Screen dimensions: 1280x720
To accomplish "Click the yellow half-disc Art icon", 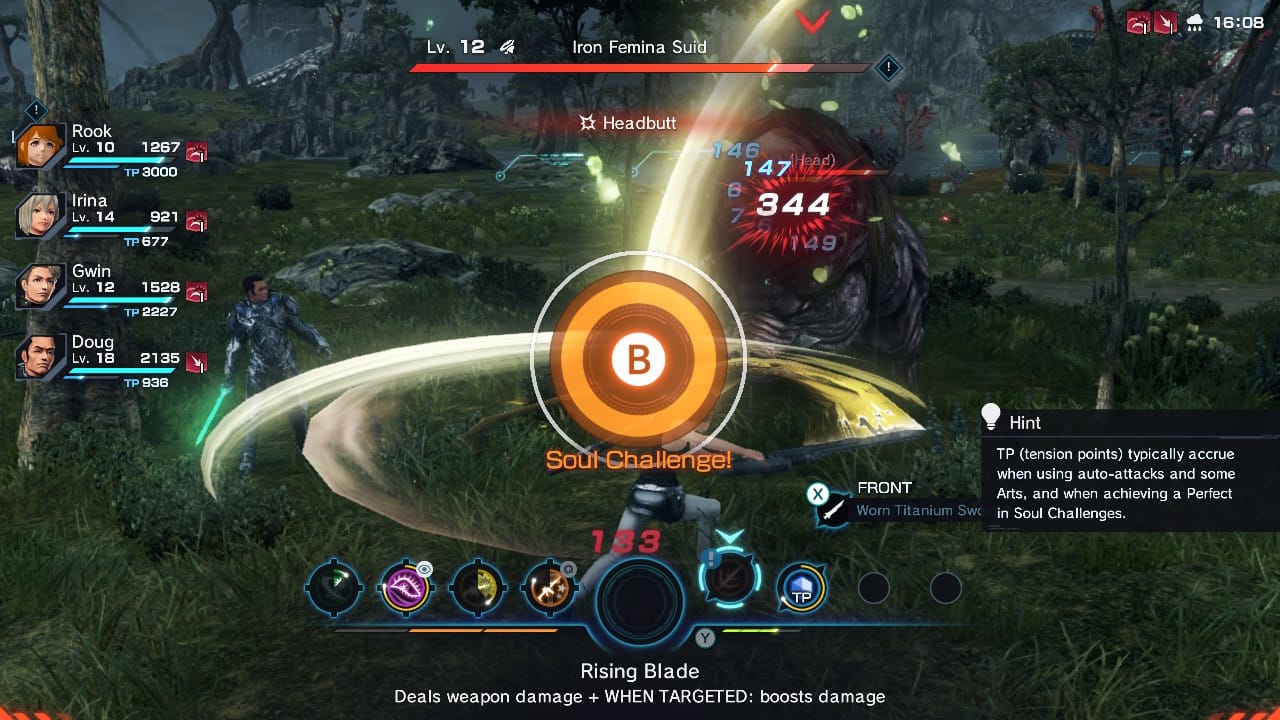I will (477, 589).
